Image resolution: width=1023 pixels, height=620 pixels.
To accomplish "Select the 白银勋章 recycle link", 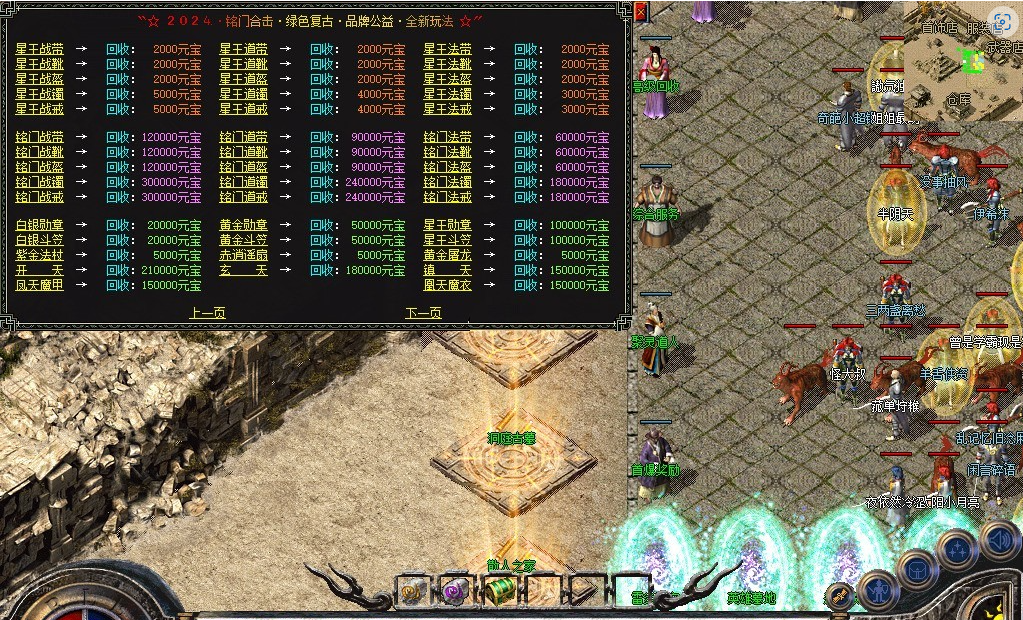I will pyautogui.click(x=39, y=225).
